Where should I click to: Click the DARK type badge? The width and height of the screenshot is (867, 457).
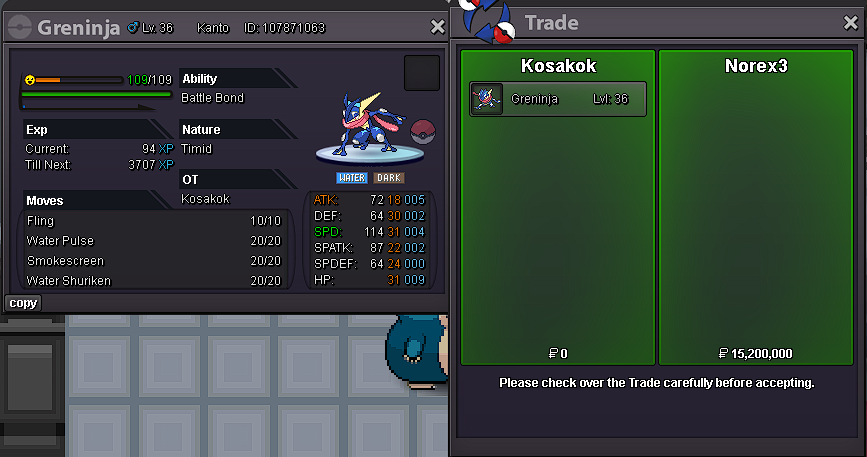[x=389, y=178]
